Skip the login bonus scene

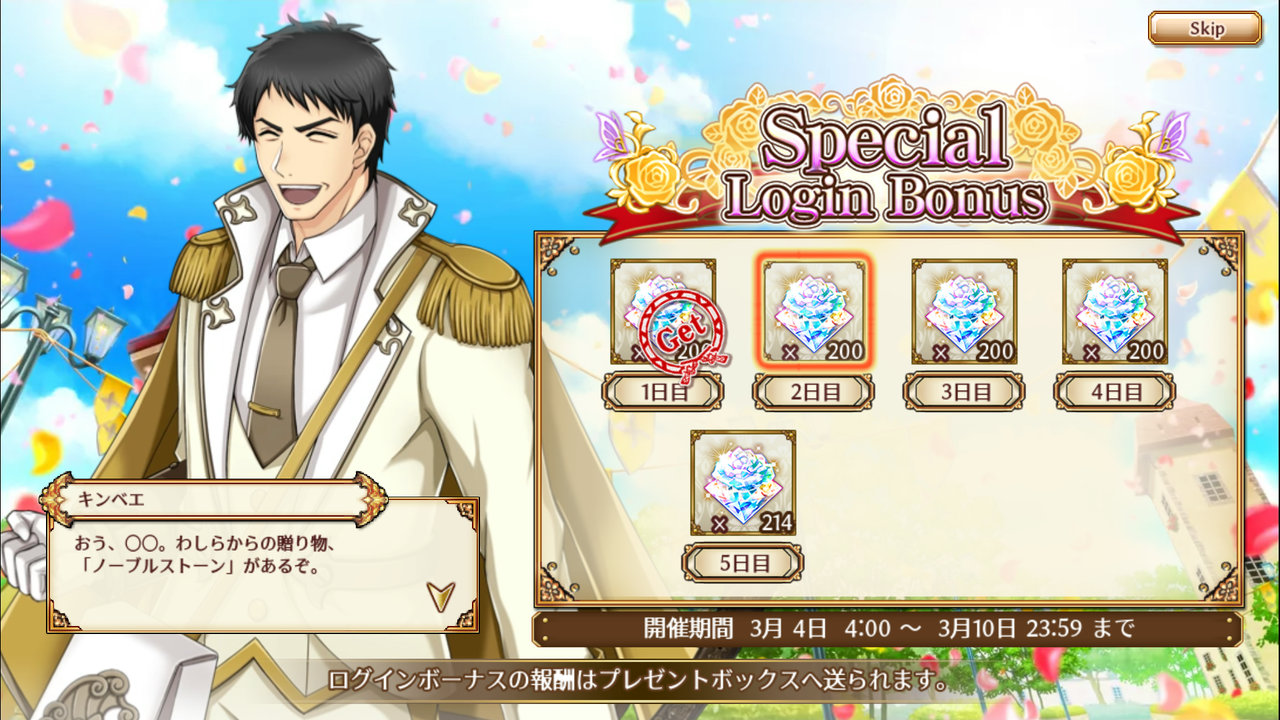(x=1204, y=28)
